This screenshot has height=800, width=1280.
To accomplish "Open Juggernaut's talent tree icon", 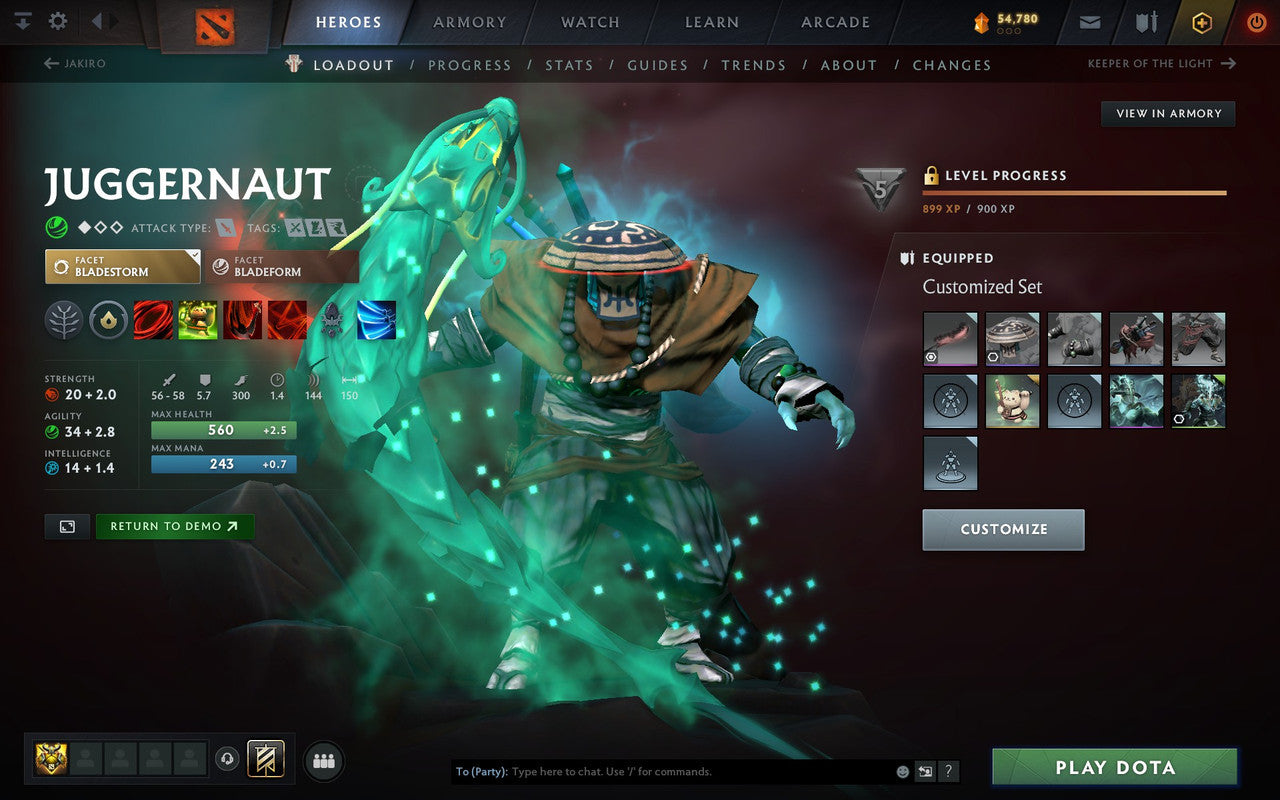I will click(68, 320).
